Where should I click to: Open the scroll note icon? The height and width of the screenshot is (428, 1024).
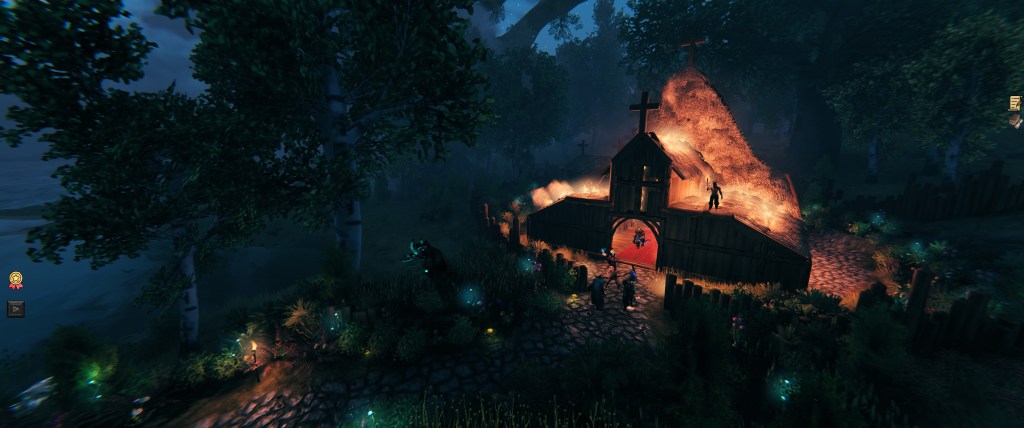(x=1015, y=103)
